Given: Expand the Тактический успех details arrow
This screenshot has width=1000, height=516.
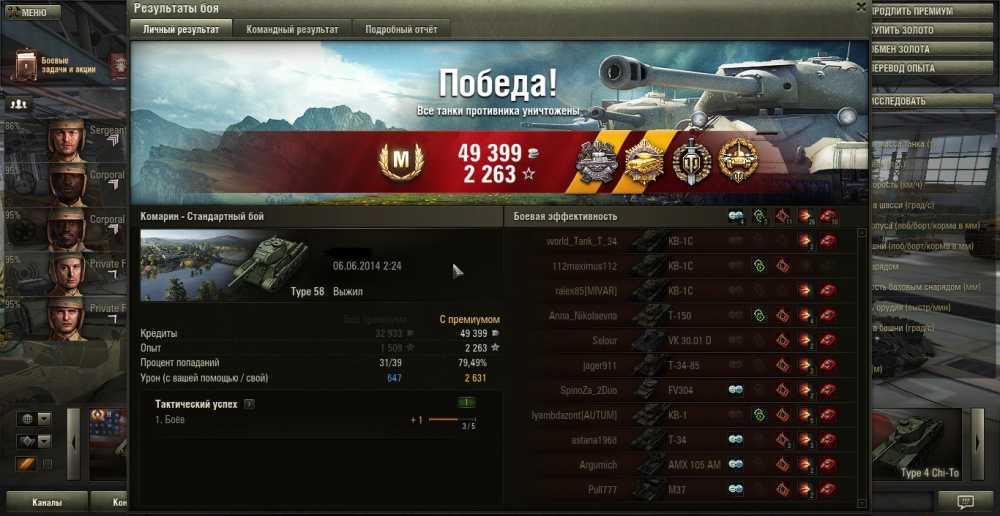Looking at the screenshot, I should pyautogui.click(x=249, y=404).
